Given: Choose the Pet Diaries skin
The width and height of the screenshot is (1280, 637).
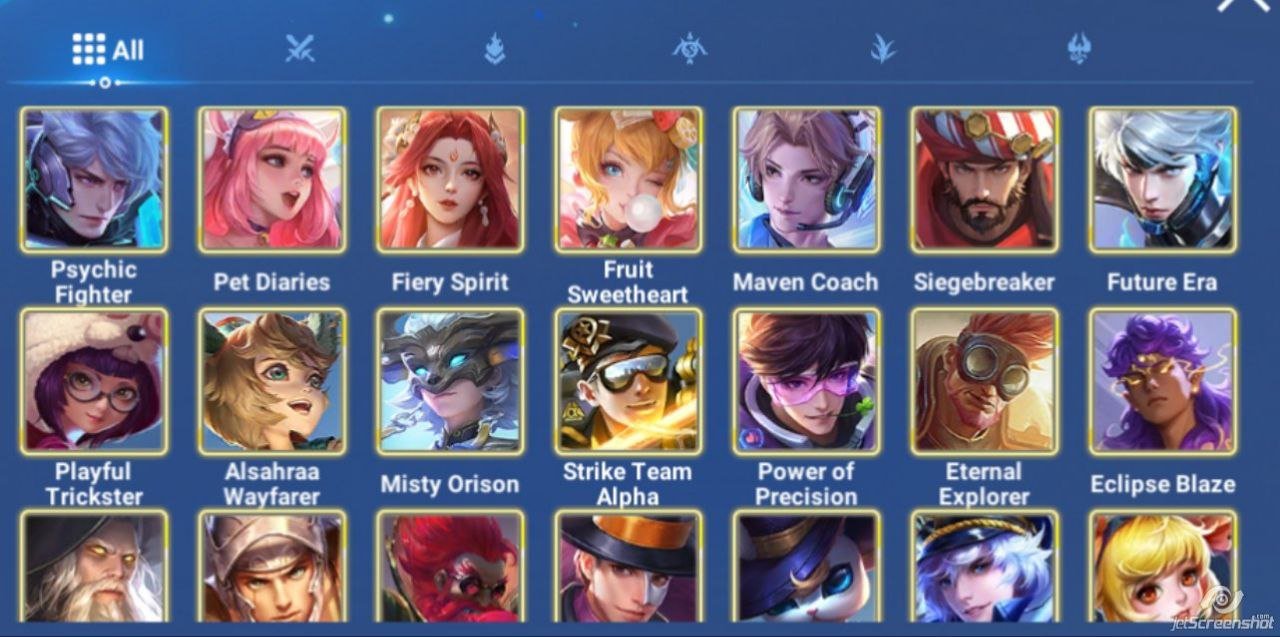Looking at the screenshot, I should coord(272,180).
